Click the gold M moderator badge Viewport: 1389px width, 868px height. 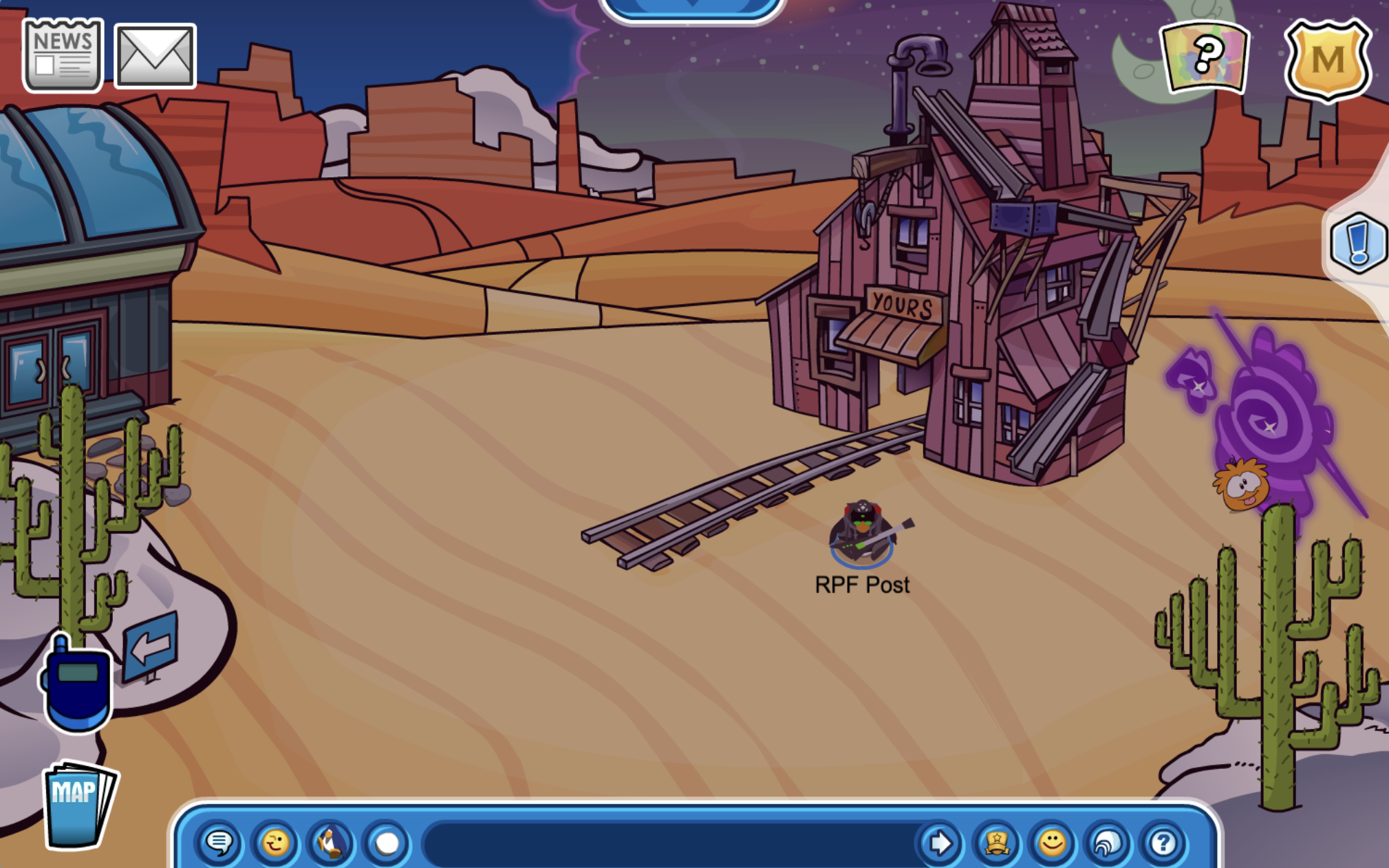tap(1327, 61)
